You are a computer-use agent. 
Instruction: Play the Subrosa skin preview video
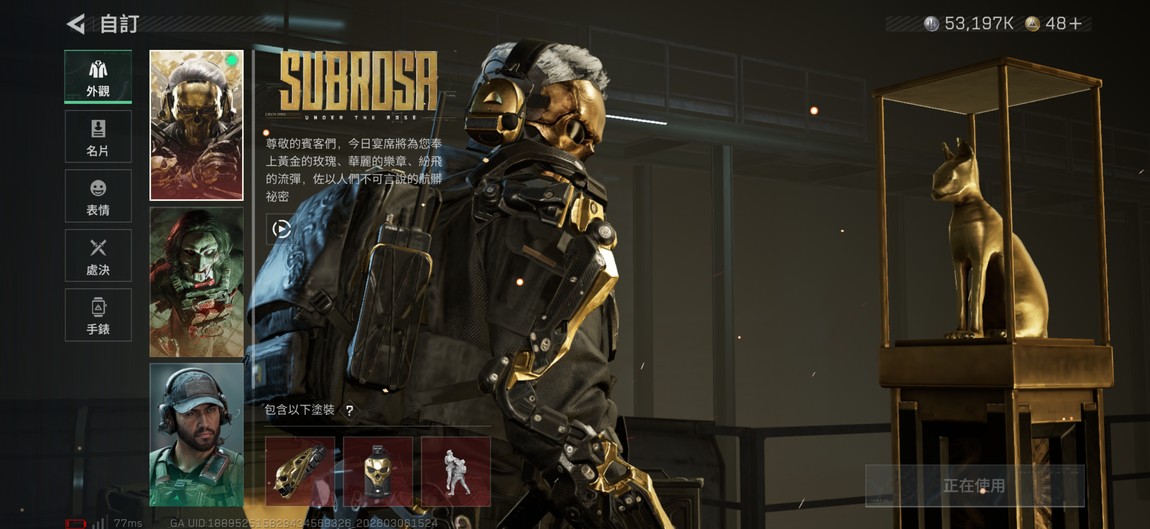point(282,229)
